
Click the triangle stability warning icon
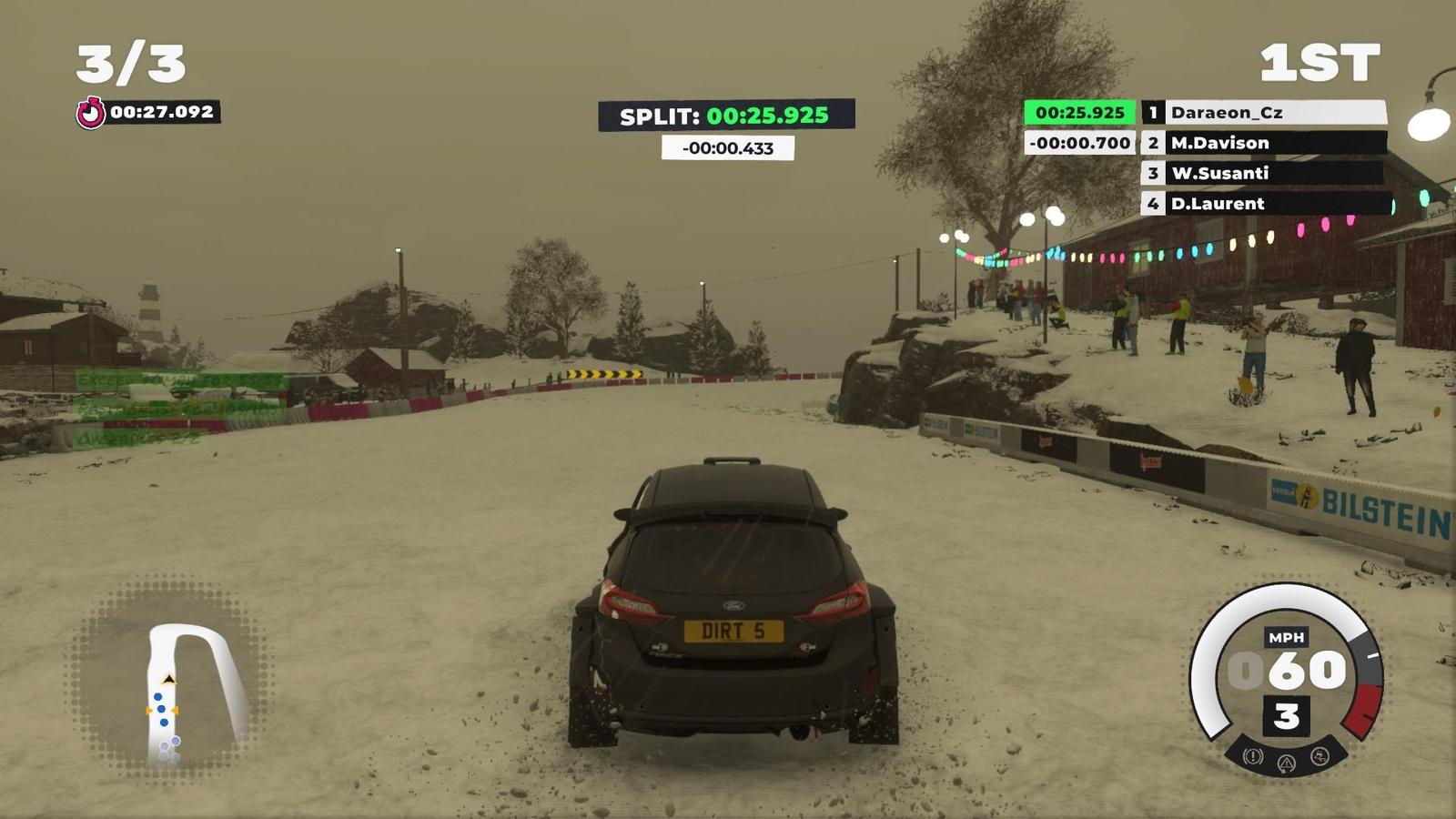1286,763
